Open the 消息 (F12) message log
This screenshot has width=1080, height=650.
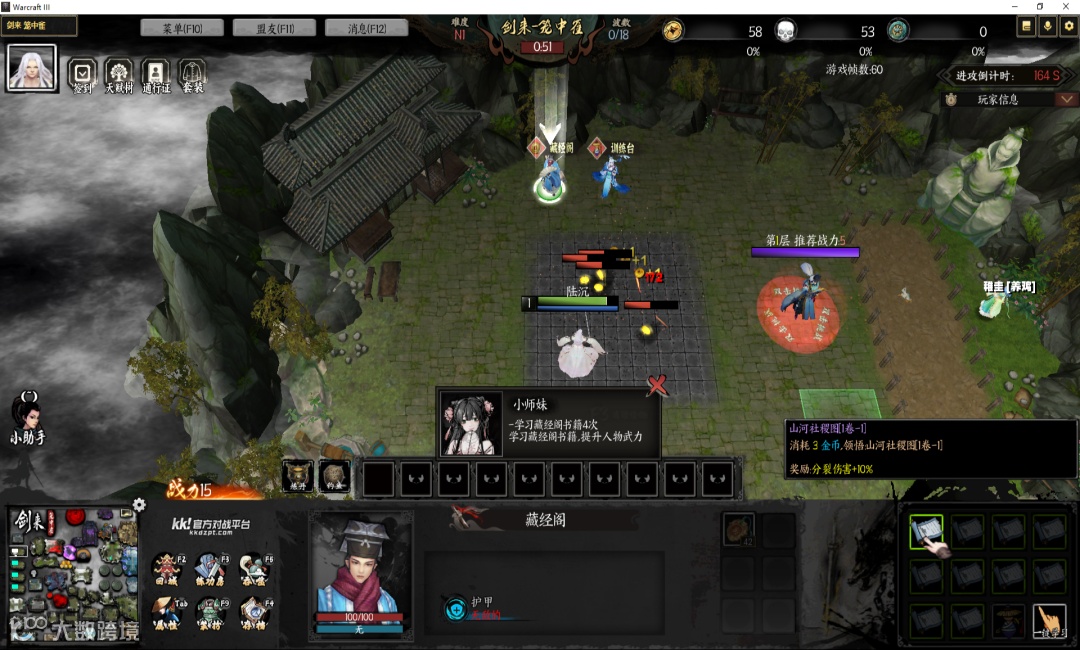pyautogui.click(x=366, y=28)
